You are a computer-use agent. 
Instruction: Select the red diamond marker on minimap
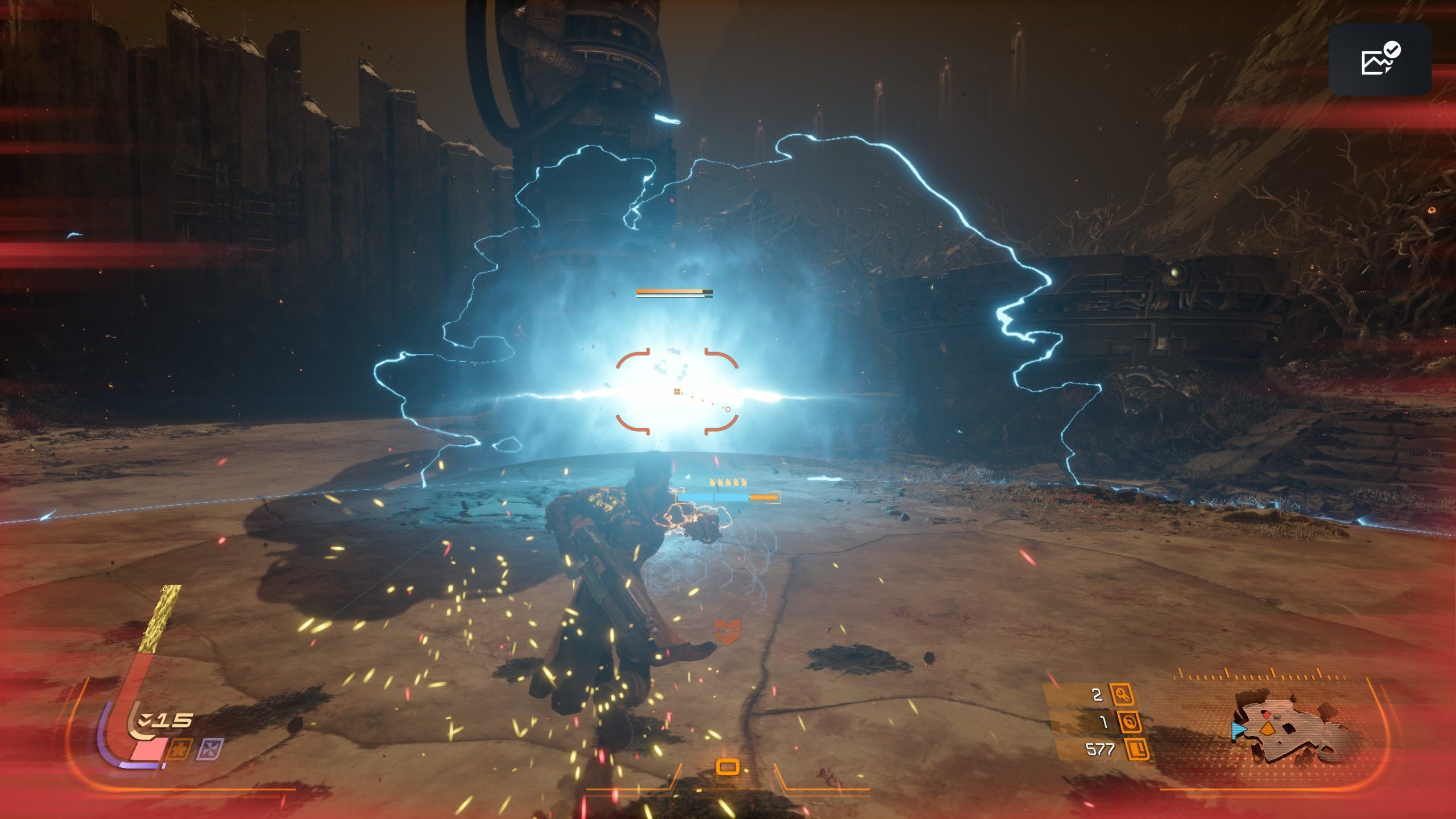tap(1267, 715)
